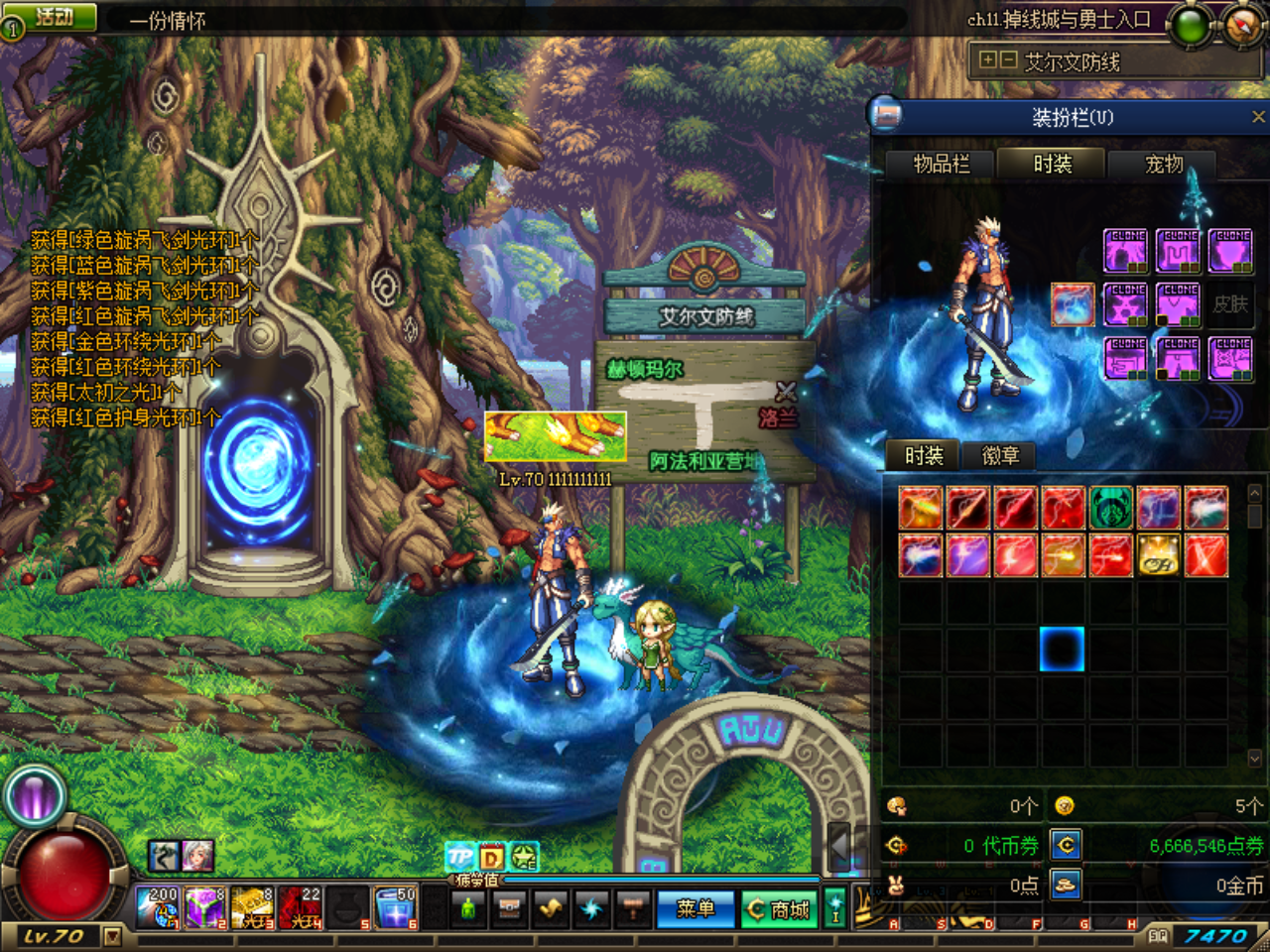
Task: Open the 徽章 sub-tab below the character preview
Action: pyautogui.click(x=1000, y=456)
